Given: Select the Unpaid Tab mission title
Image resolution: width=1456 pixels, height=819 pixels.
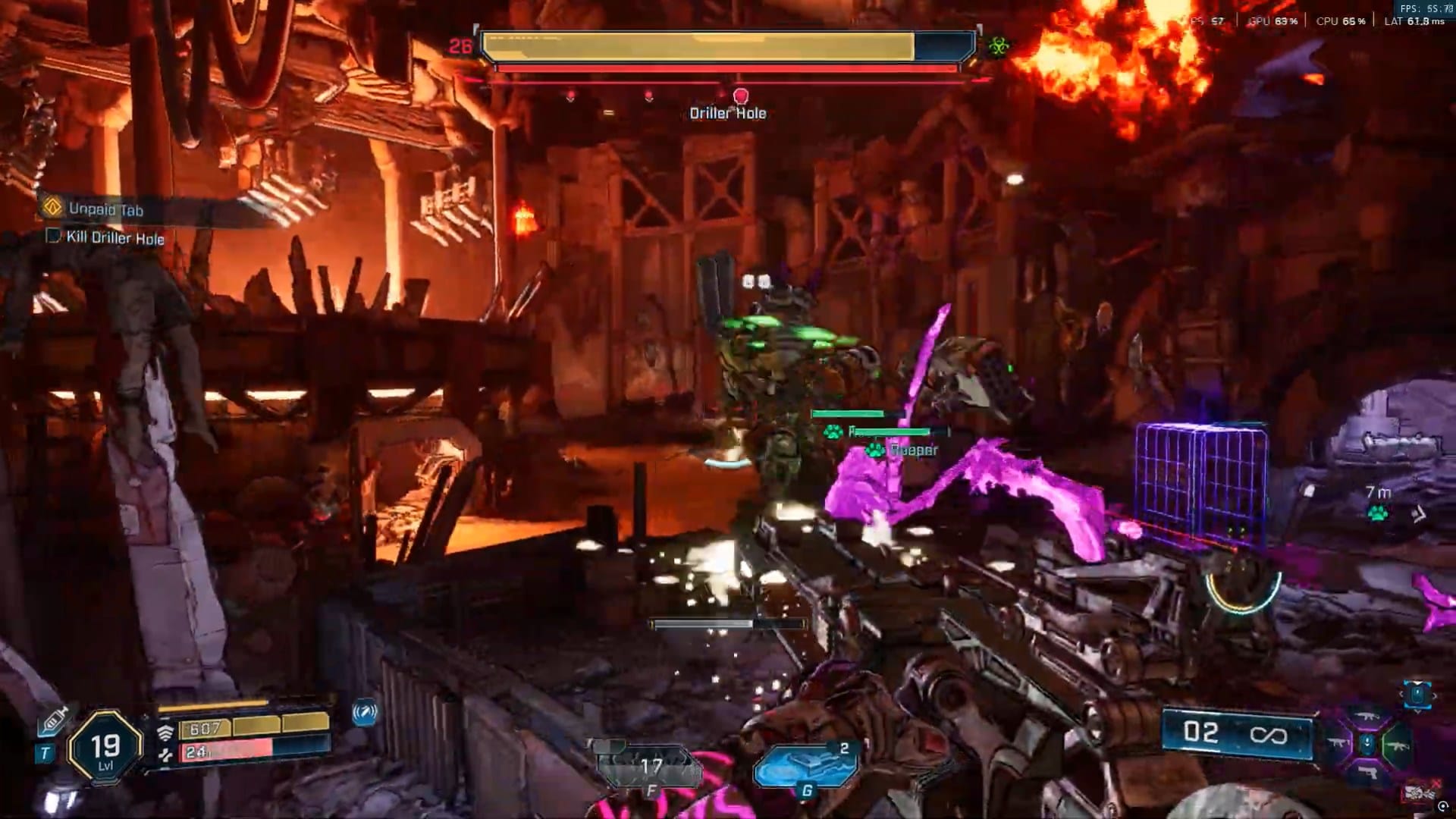Looking at the screenshot, I should coord(106,210).
